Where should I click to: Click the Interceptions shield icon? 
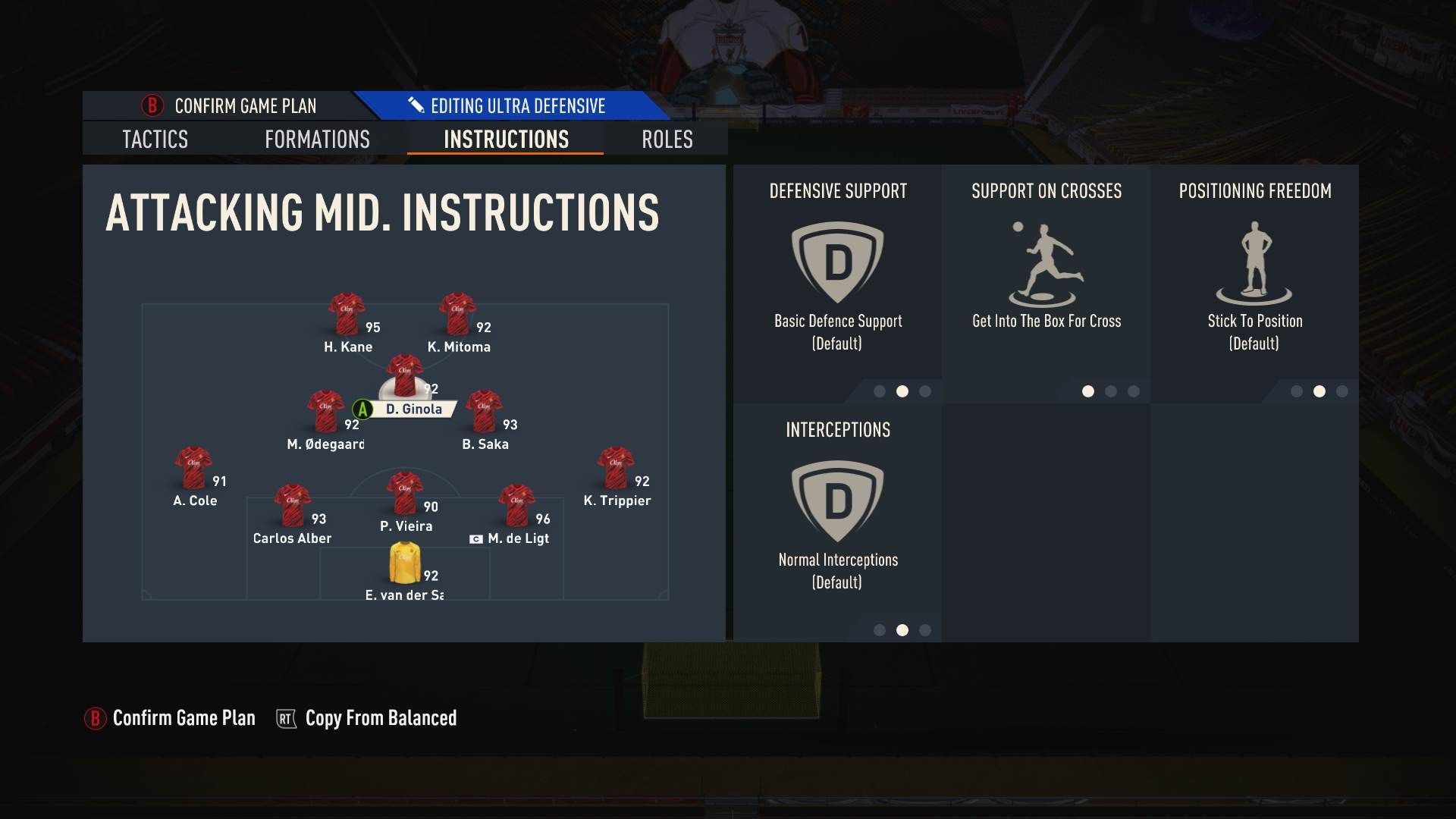(836, 500)
